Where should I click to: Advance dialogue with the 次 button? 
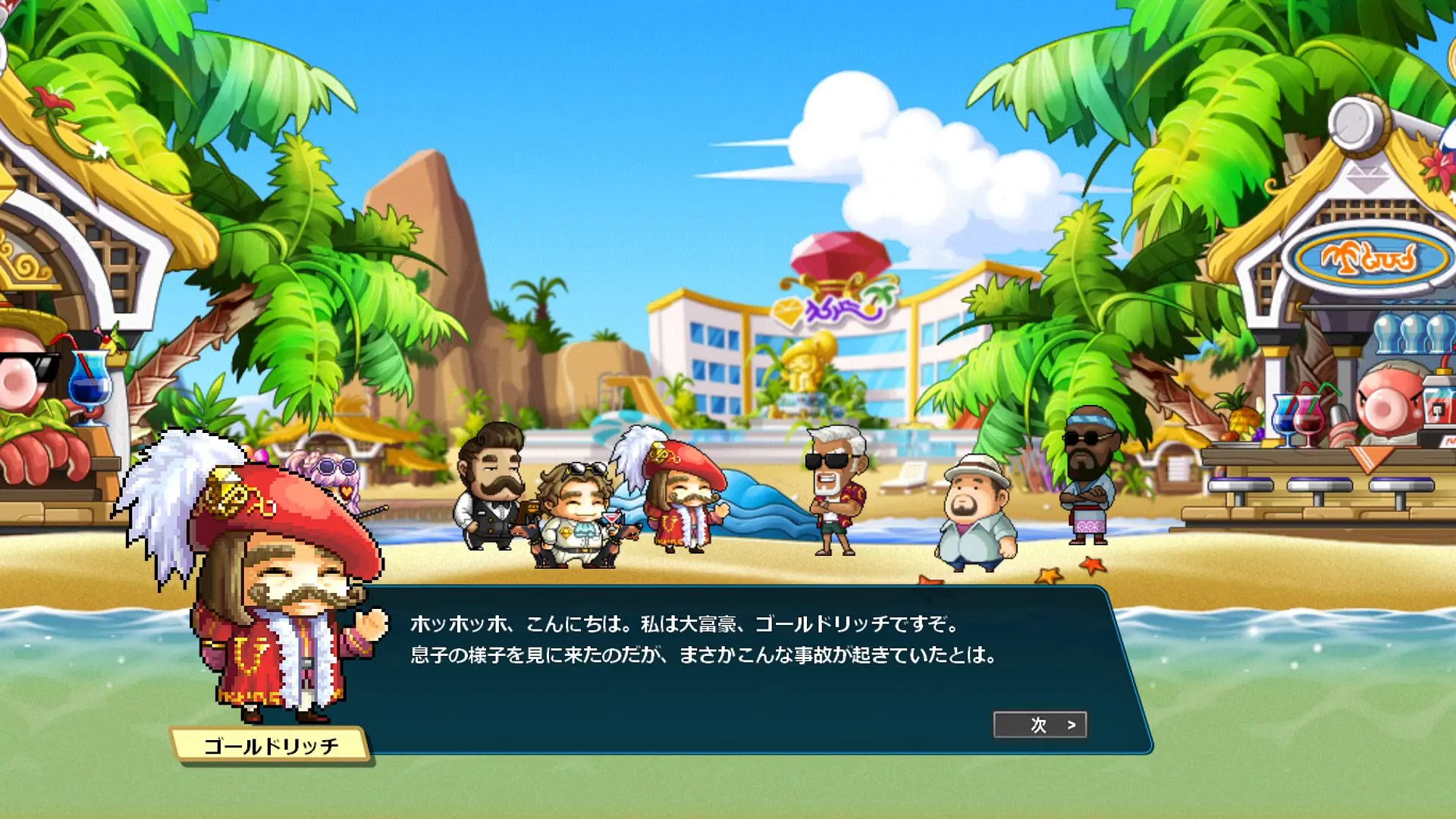point(1040,725)
